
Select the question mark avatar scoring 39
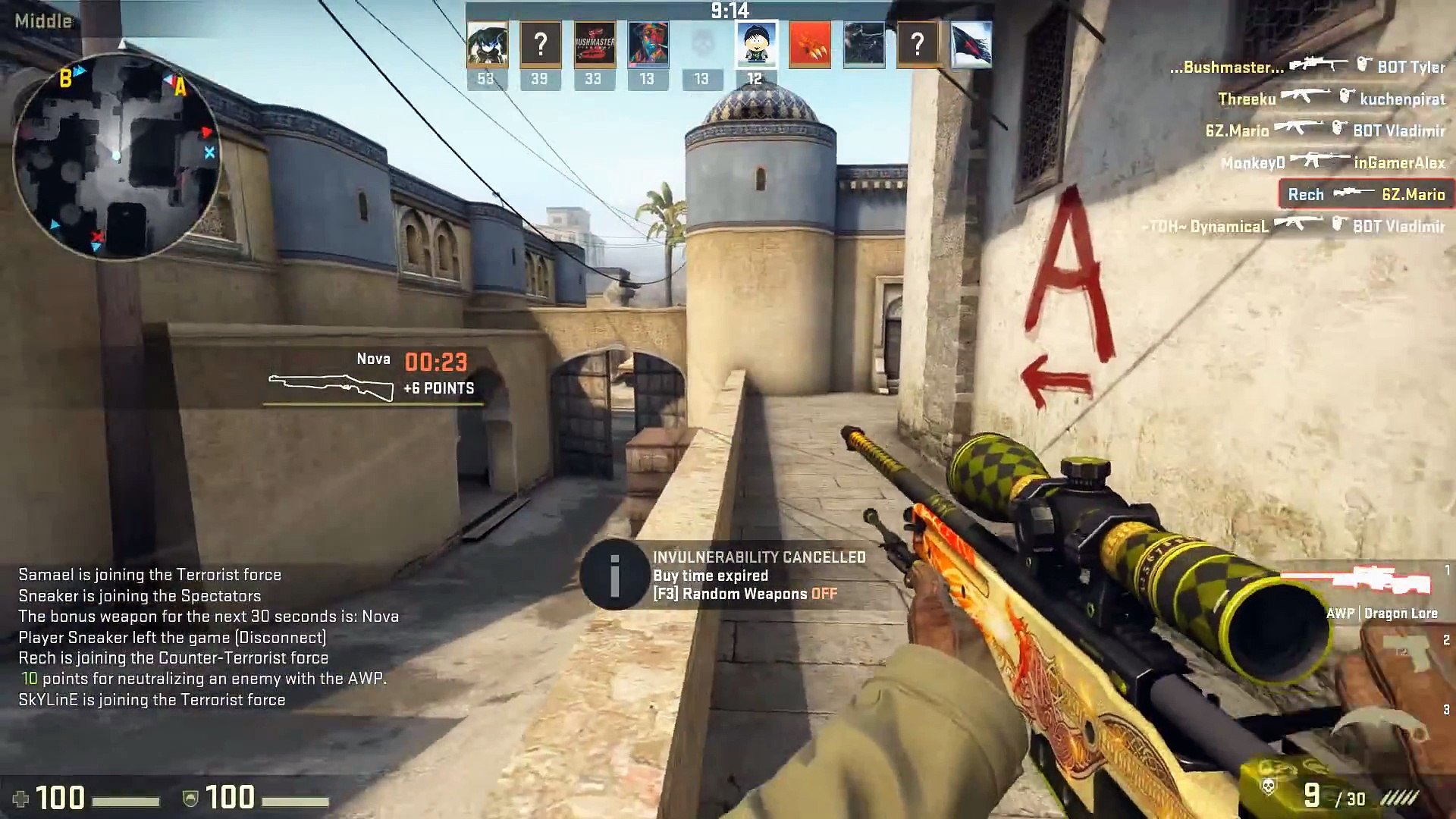(540, 44)
